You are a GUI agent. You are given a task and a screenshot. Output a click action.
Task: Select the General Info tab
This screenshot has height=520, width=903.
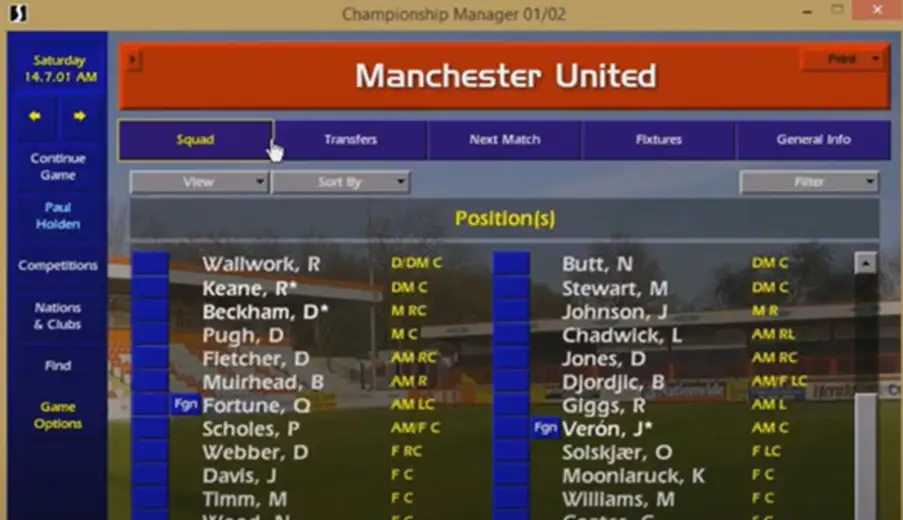[813, 140]
